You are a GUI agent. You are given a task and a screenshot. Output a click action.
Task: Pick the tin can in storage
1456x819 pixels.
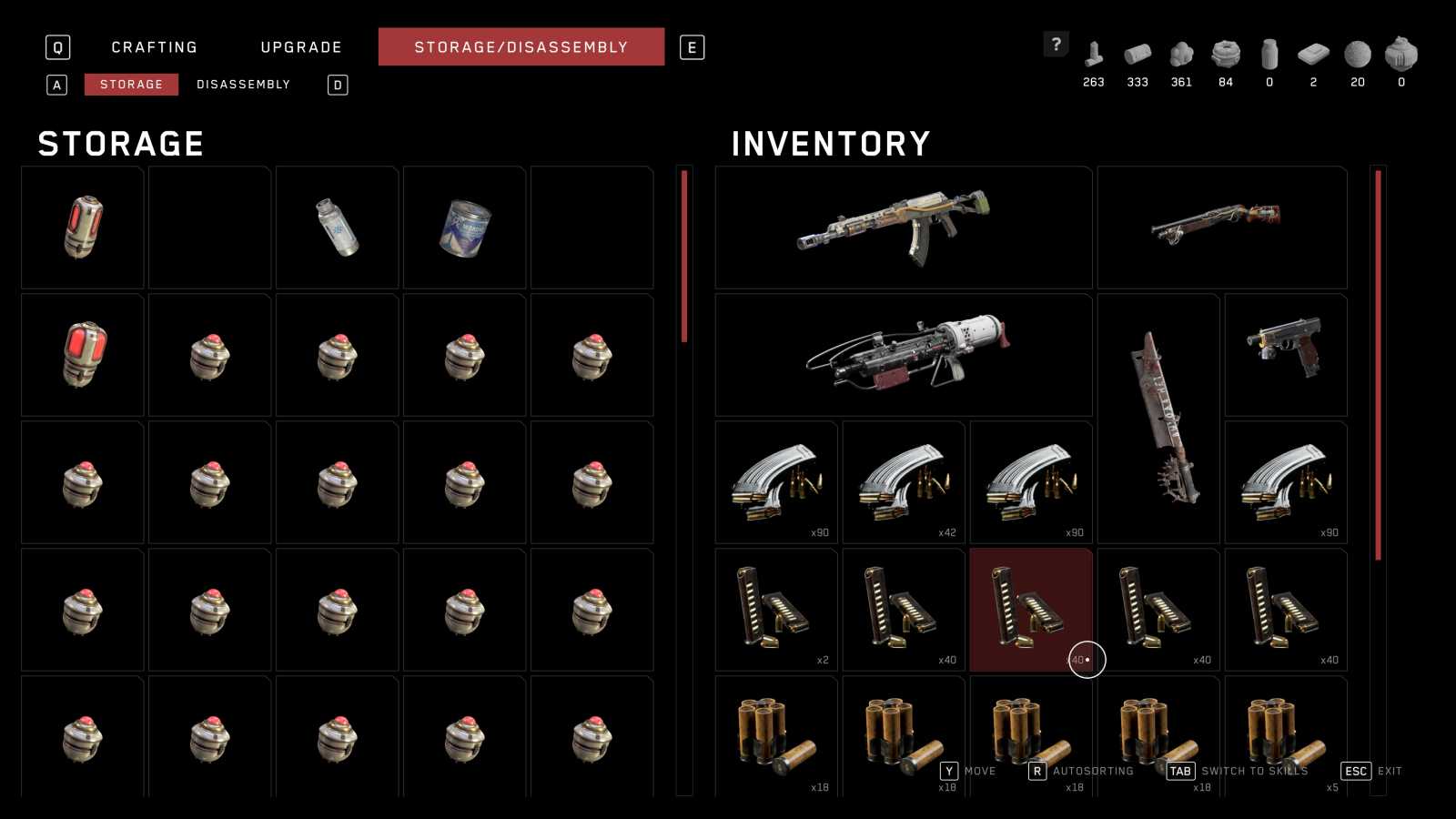pos(464,227)
